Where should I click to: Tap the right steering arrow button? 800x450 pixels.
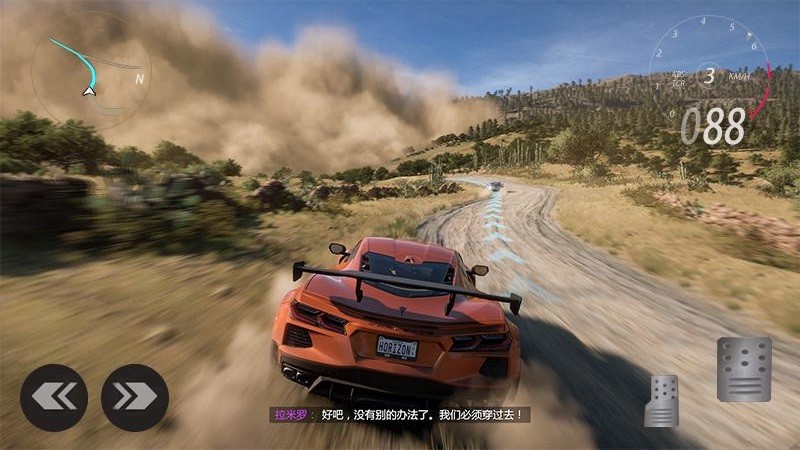click(x=135, y=397)
